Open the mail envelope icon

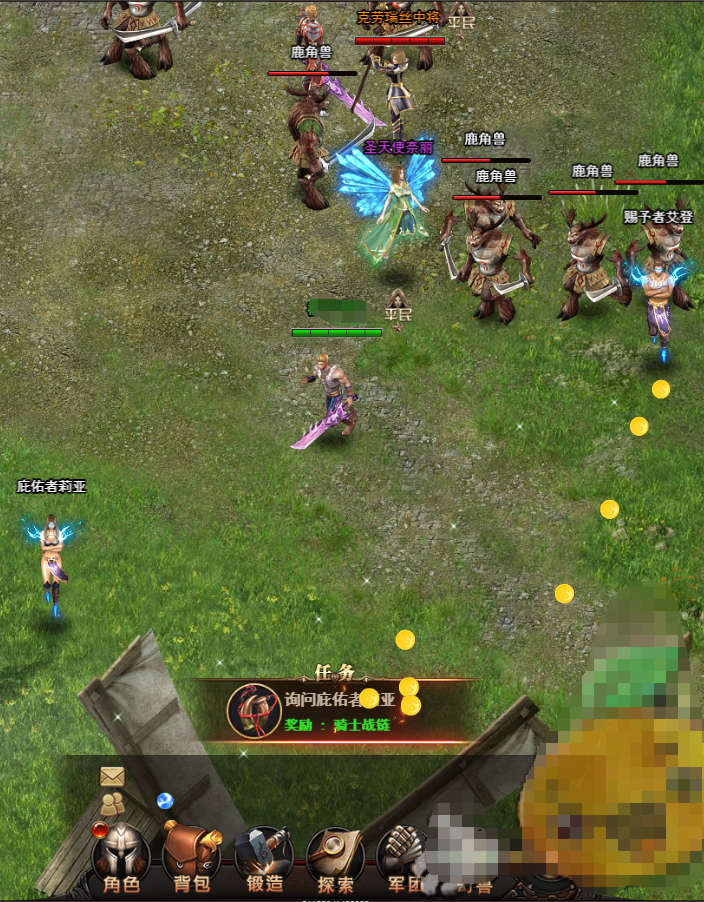(111, 776)
